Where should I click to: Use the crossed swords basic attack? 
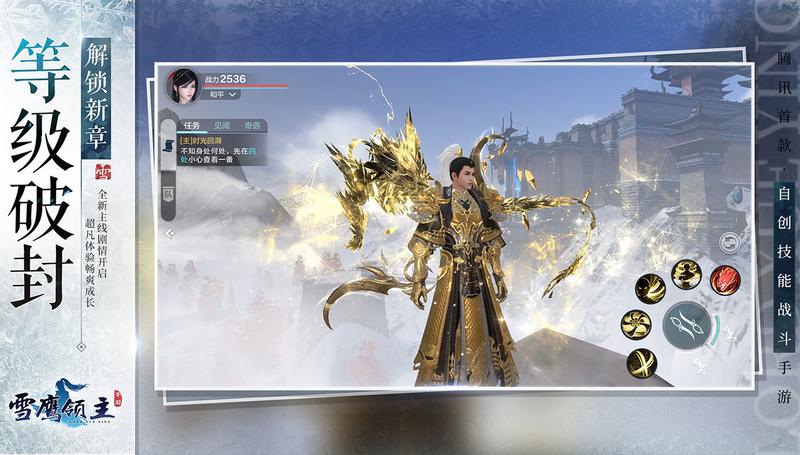click(686, 322)
